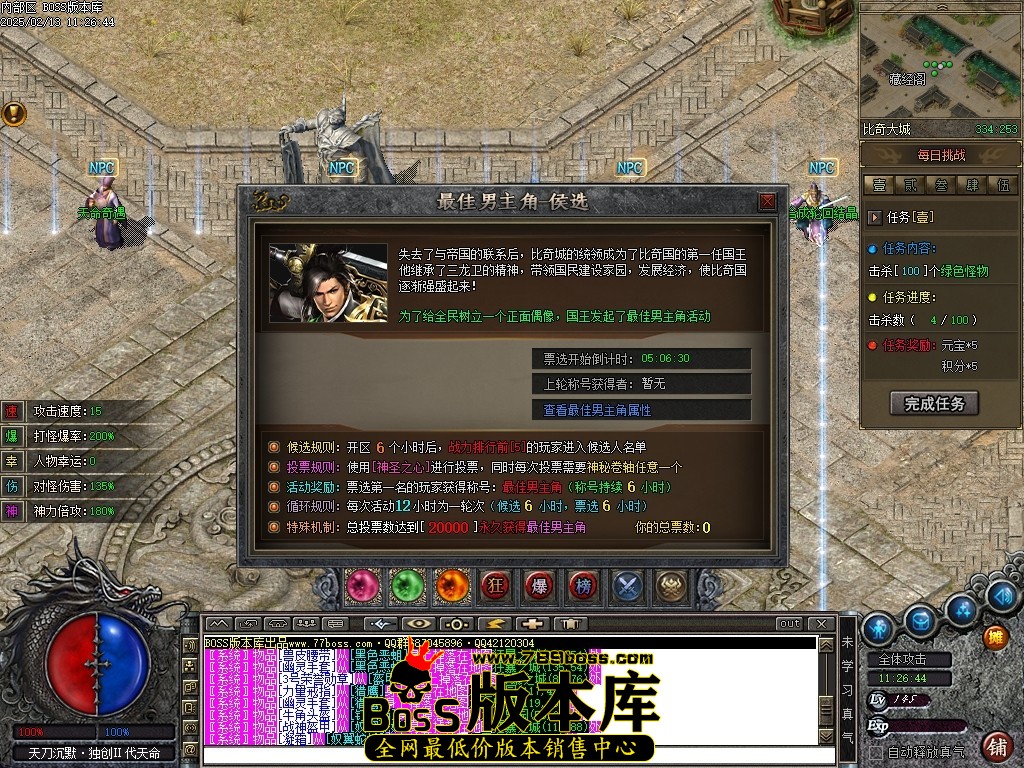Open the 榜 ranking icon
This screenshot has width=1024, height=768.
click(583, 586)
